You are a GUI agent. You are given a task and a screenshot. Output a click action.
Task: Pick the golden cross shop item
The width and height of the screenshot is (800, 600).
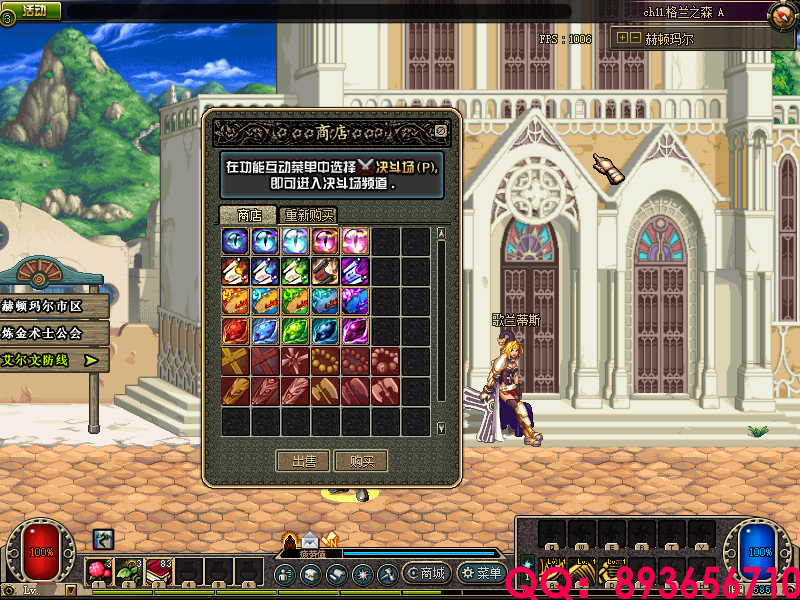click(236, 361)
